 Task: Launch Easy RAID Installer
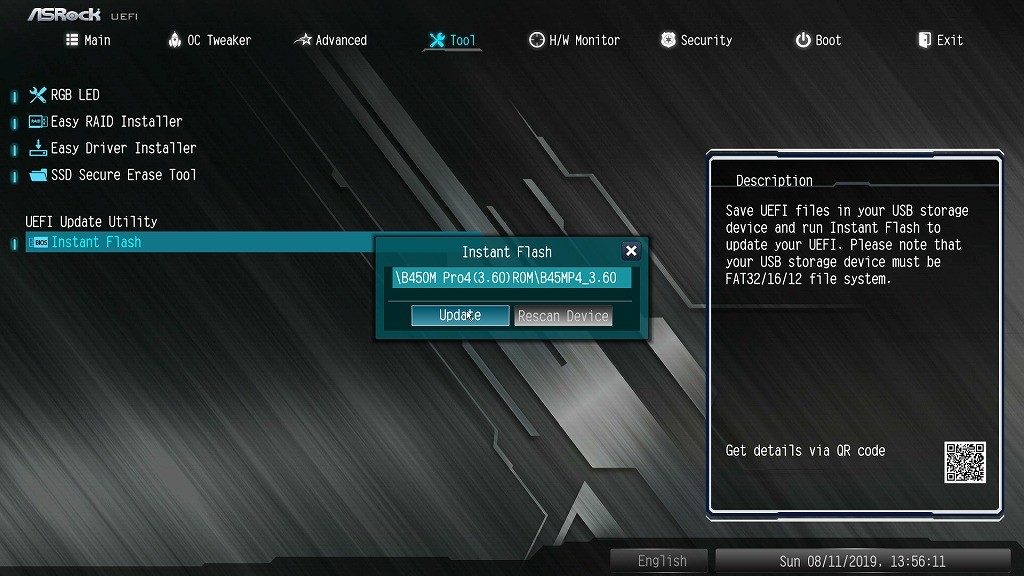(x=116, y=121)
